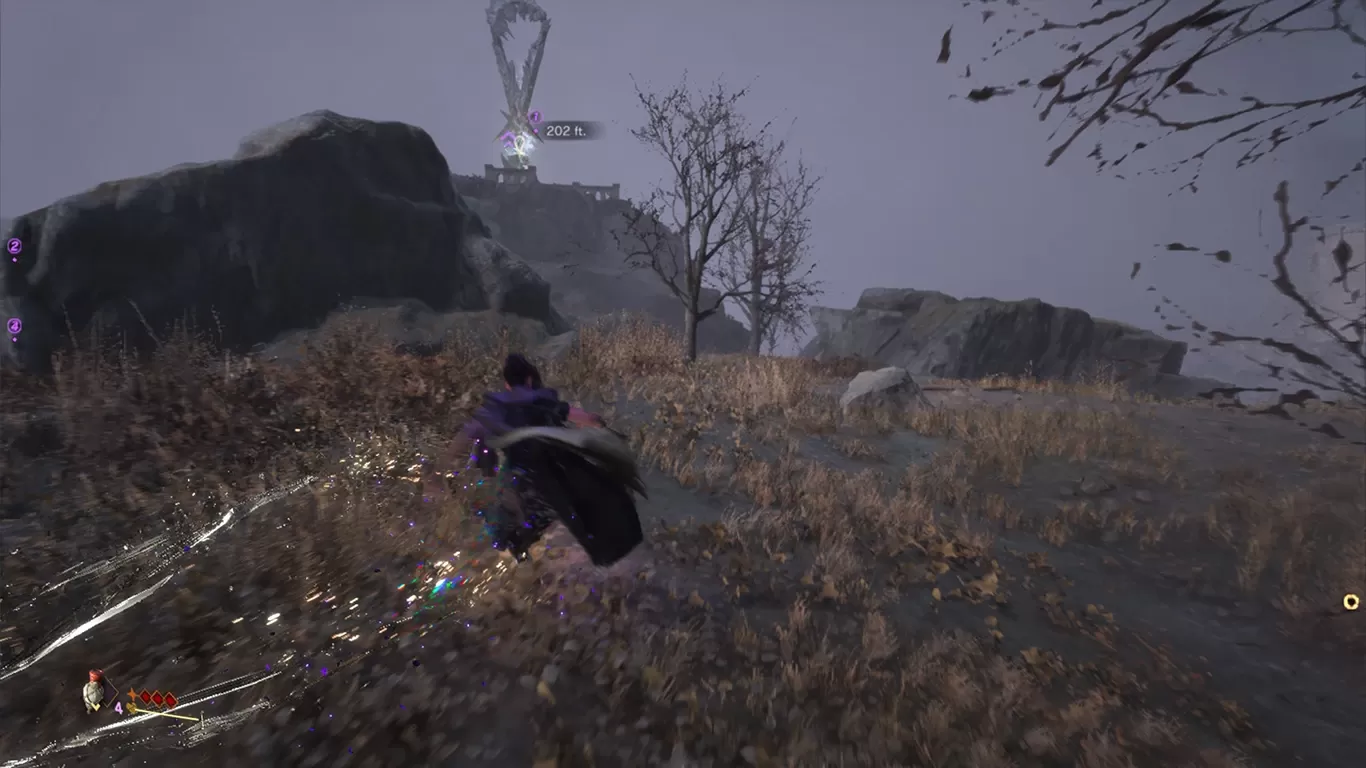Toggle the first red health diamond
Viewport: 1366px width, 768px height.
(x=144, y=698)
